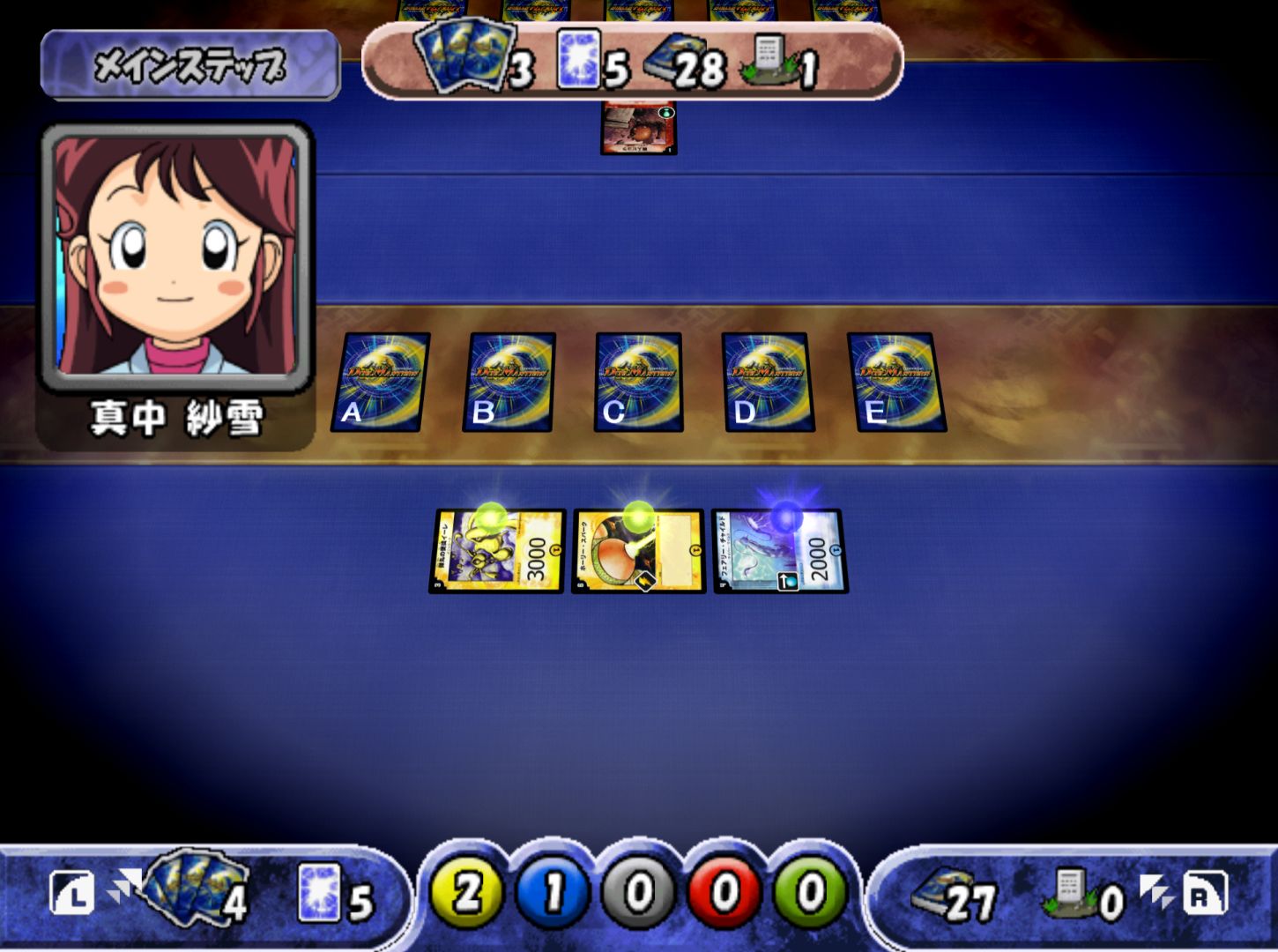Screen dimensions: 1278x952
Task: Select shield card A
Action: pos(381,382)
